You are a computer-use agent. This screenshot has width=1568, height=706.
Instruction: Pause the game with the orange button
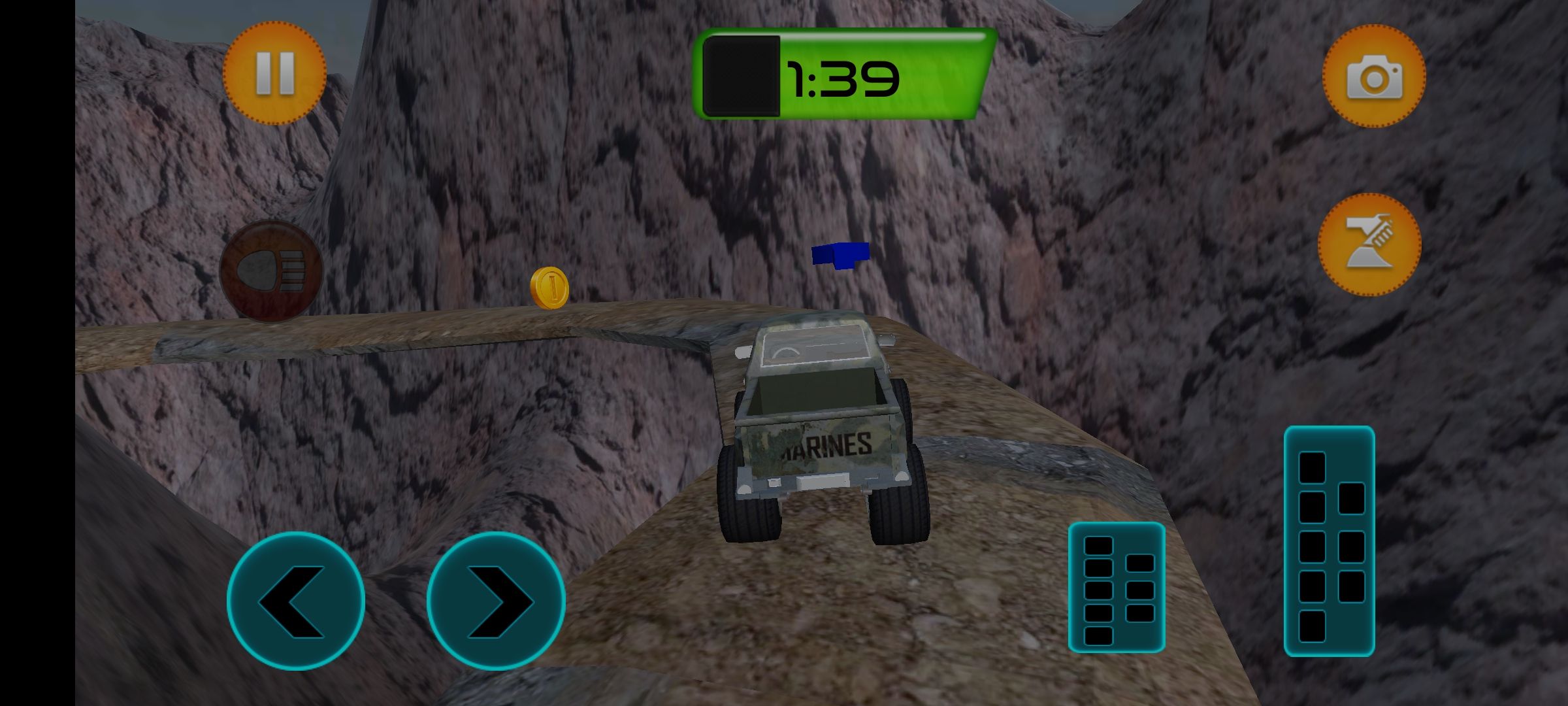pos(274,73)
